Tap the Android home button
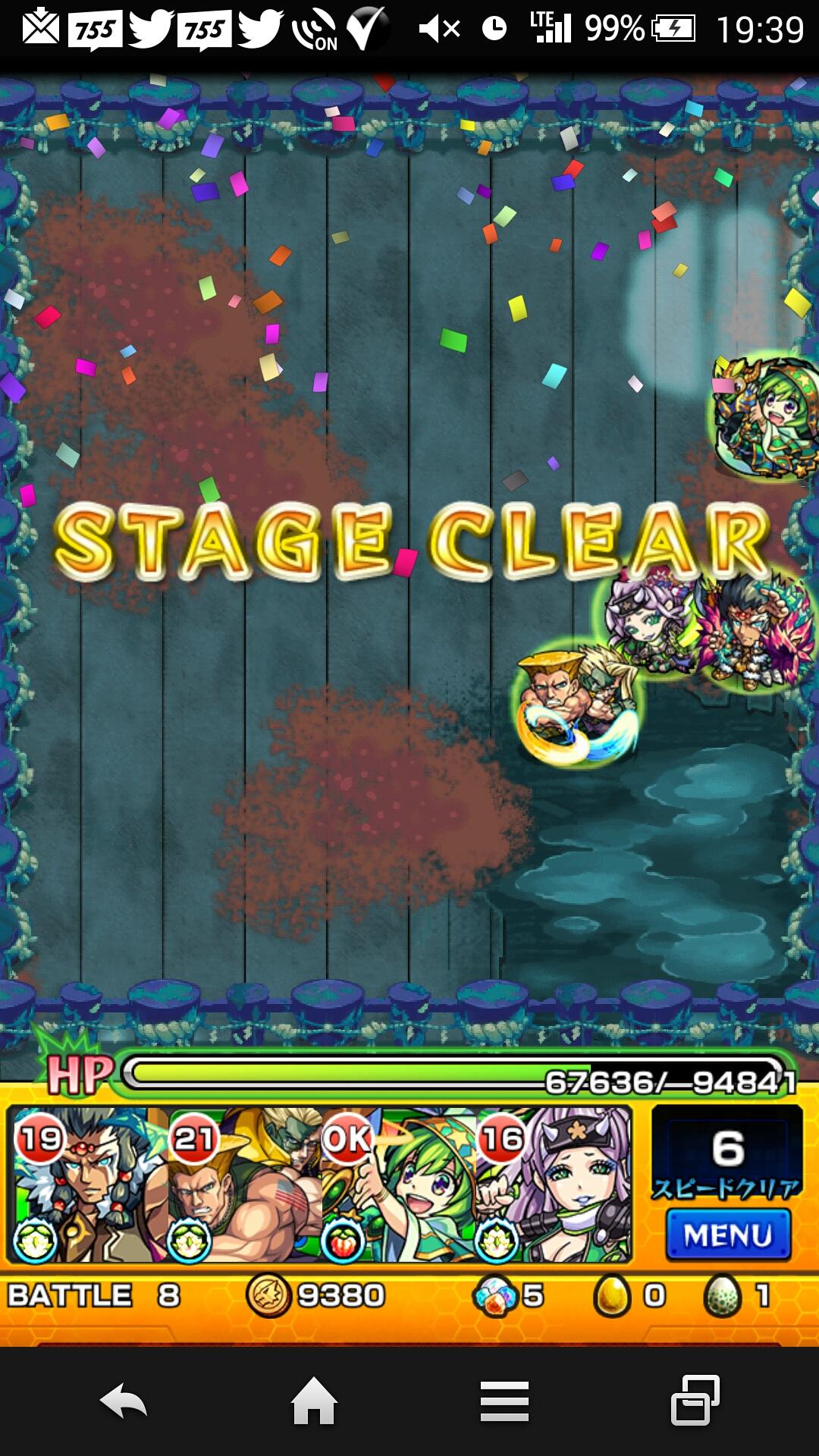Viewport: 819px width, 1456px height. (314, 1401)
